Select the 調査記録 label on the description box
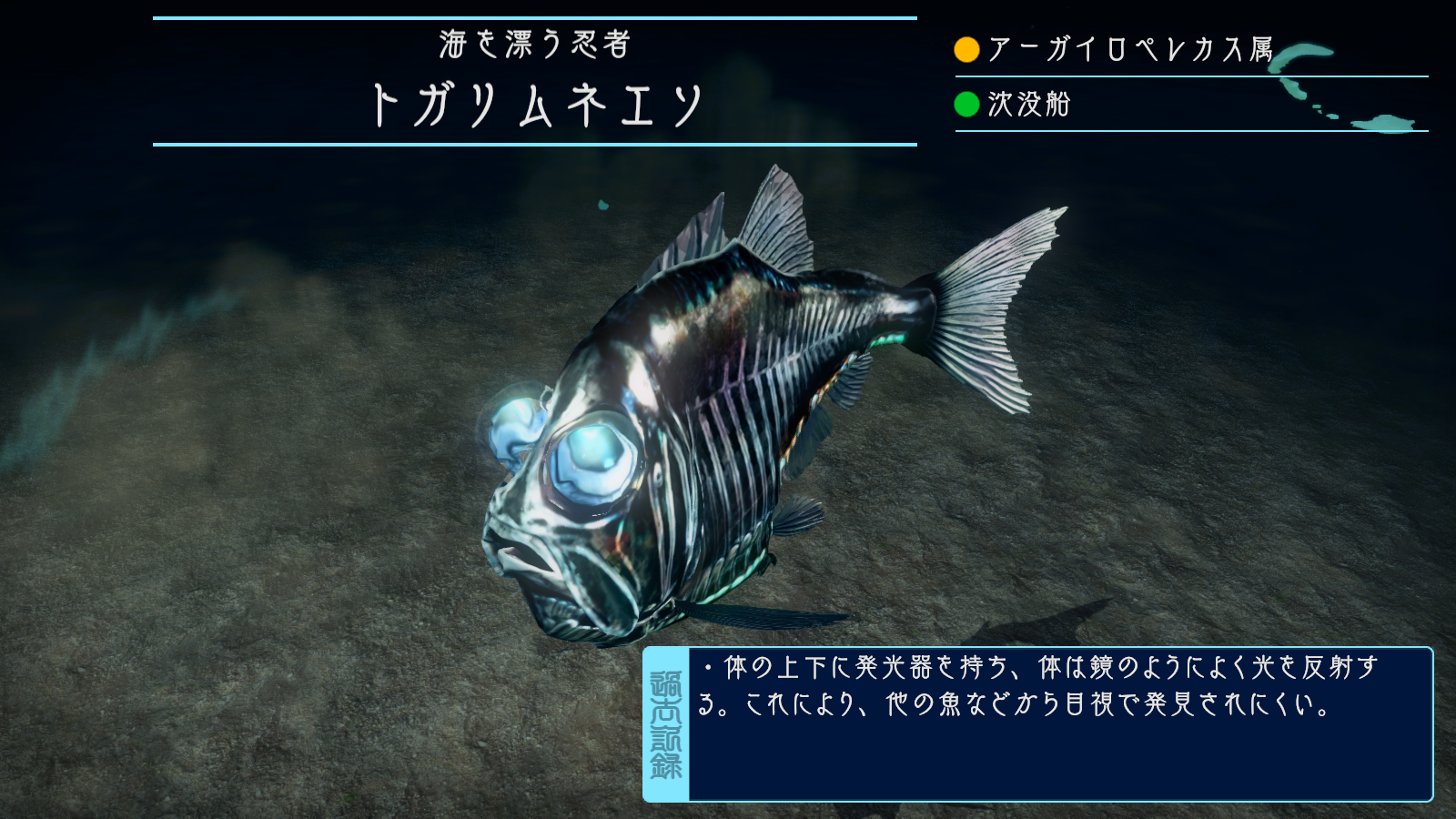 point(666,724)
